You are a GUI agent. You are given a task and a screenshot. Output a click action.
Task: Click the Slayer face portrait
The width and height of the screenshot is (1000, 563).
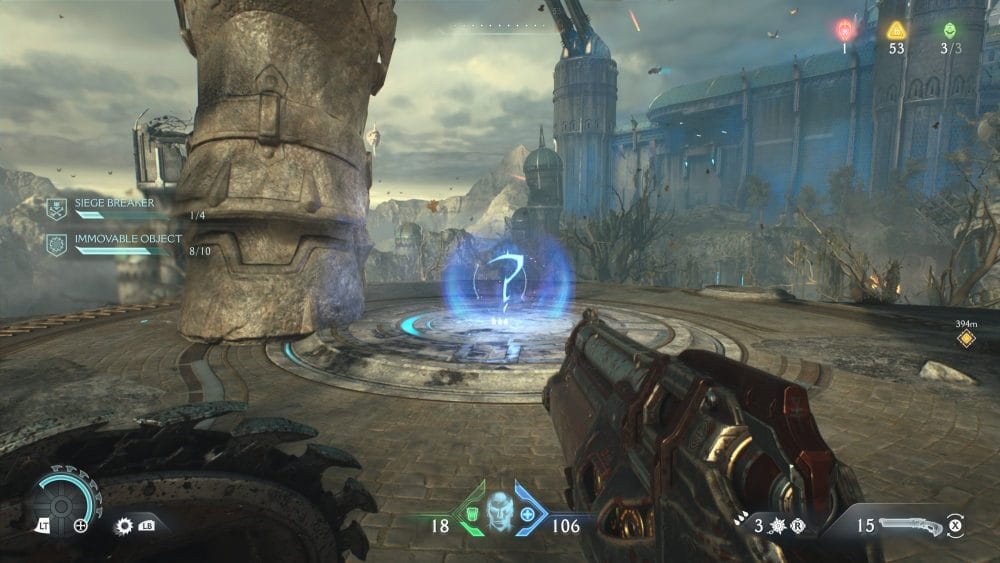(499, 510)
